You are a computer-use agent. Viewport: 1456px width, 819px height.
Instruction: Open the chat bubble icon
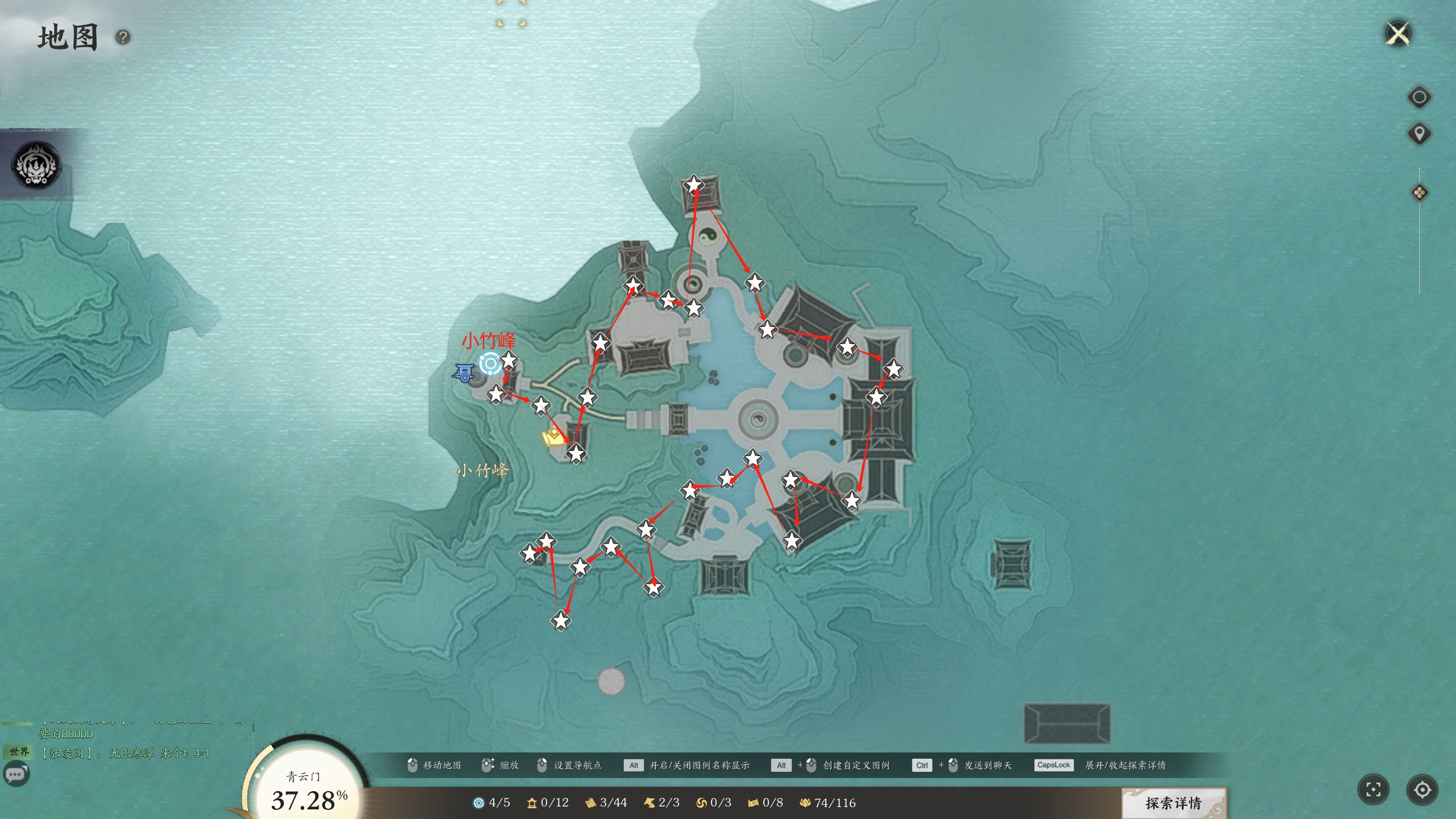(x=16, y=774)
